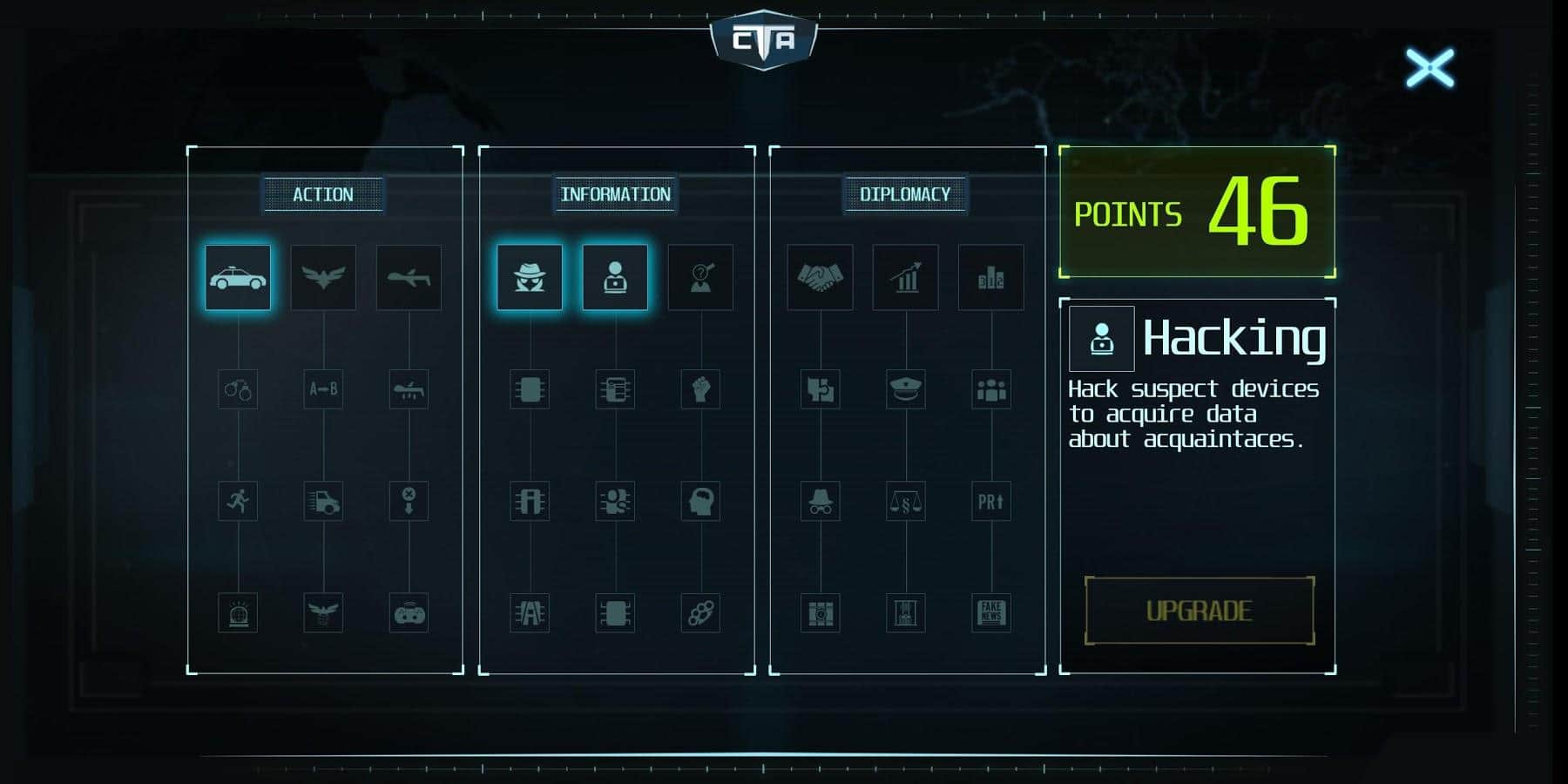Close the skill tree screen

(1429, 68)
